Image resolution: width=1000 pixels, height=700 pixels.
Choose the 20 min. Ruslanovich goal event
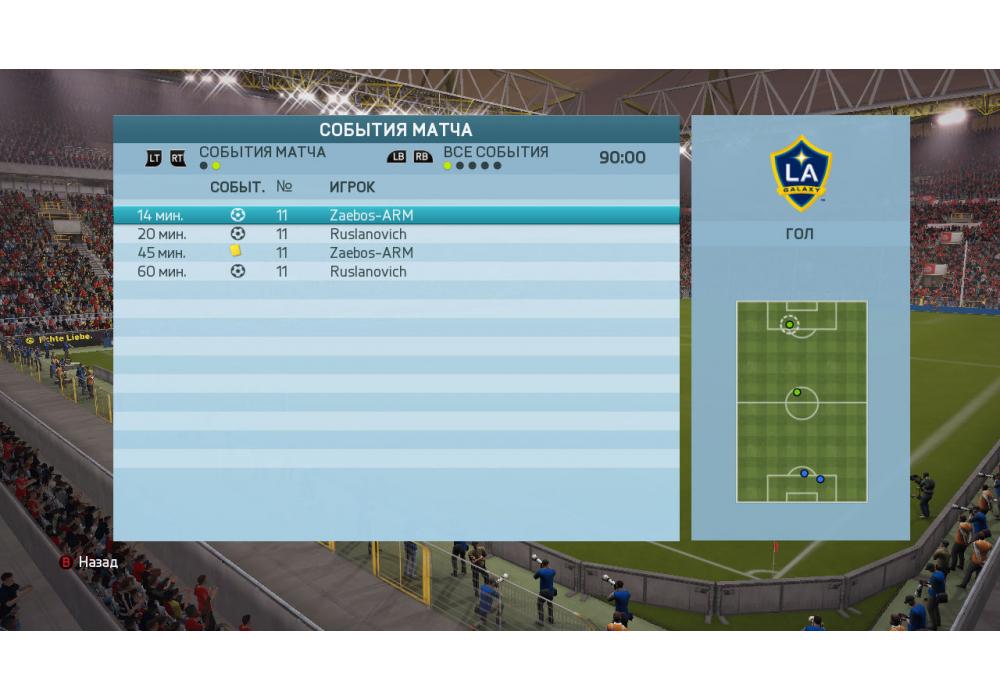point(395,234)
